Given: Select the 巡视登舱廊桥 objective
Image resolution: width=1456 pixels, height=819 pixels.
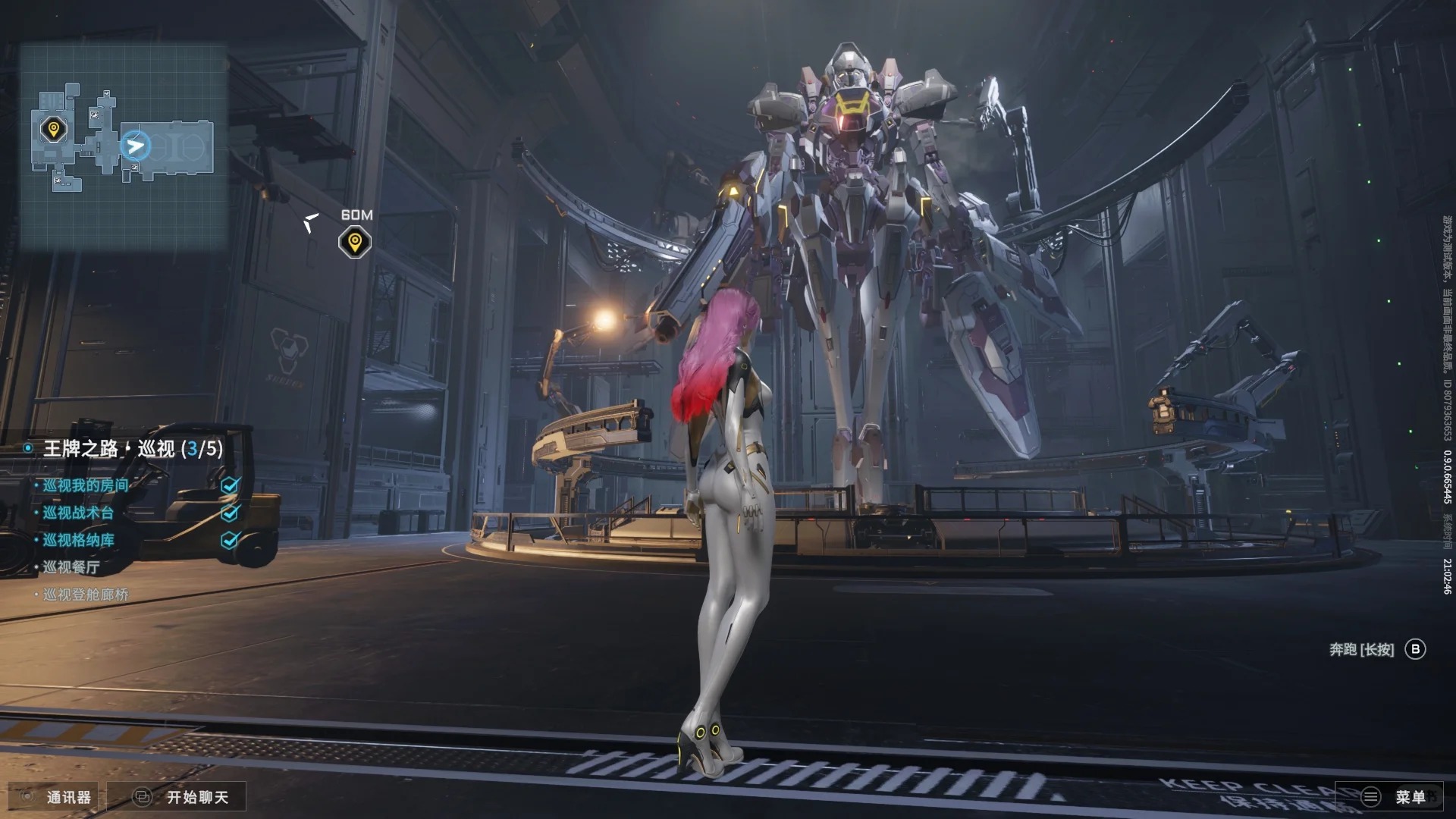Looking at the screenshot, I should 86,595.
